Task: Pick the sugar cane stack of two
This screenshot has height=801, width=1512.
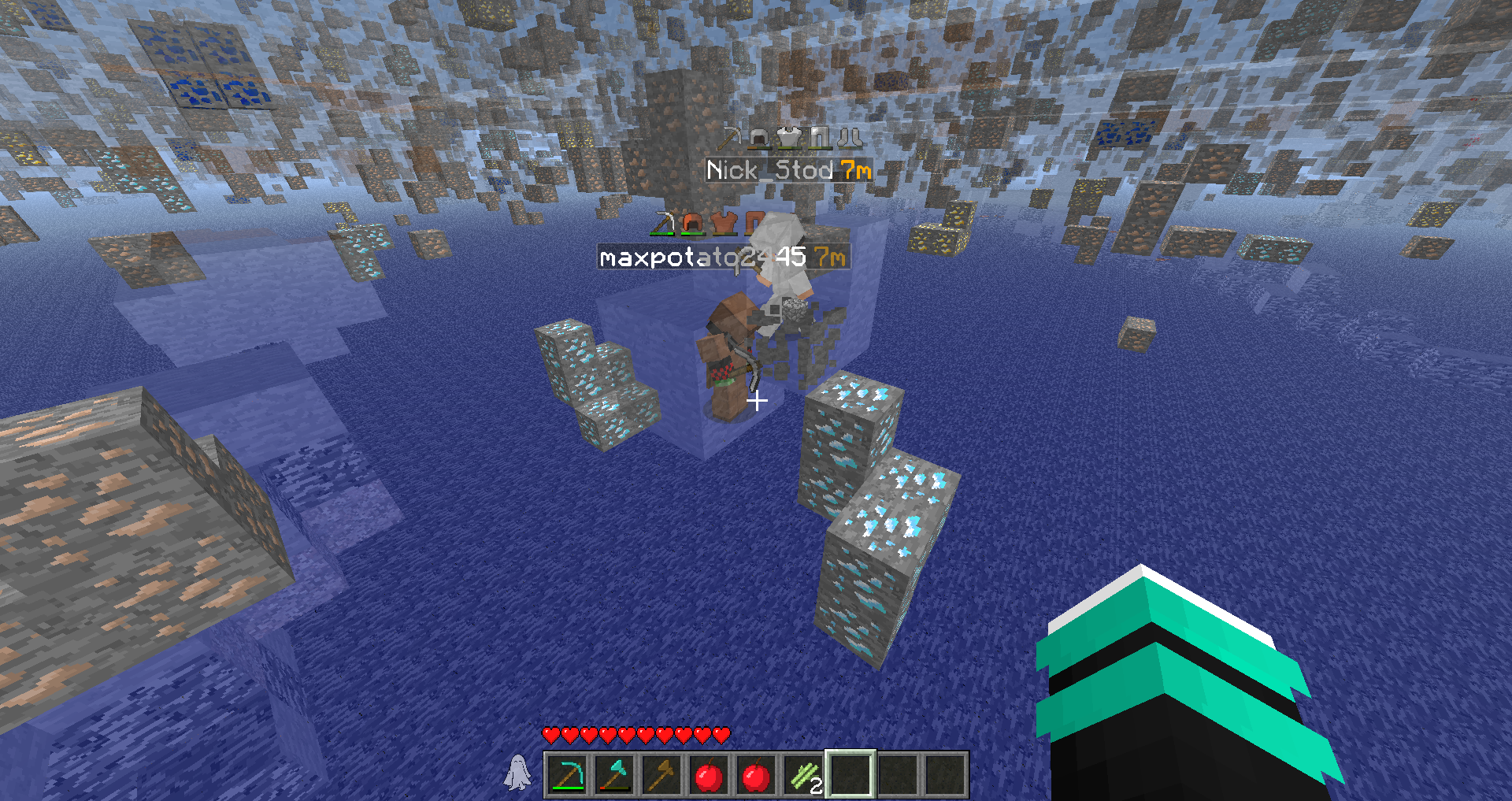Action: 803,775
